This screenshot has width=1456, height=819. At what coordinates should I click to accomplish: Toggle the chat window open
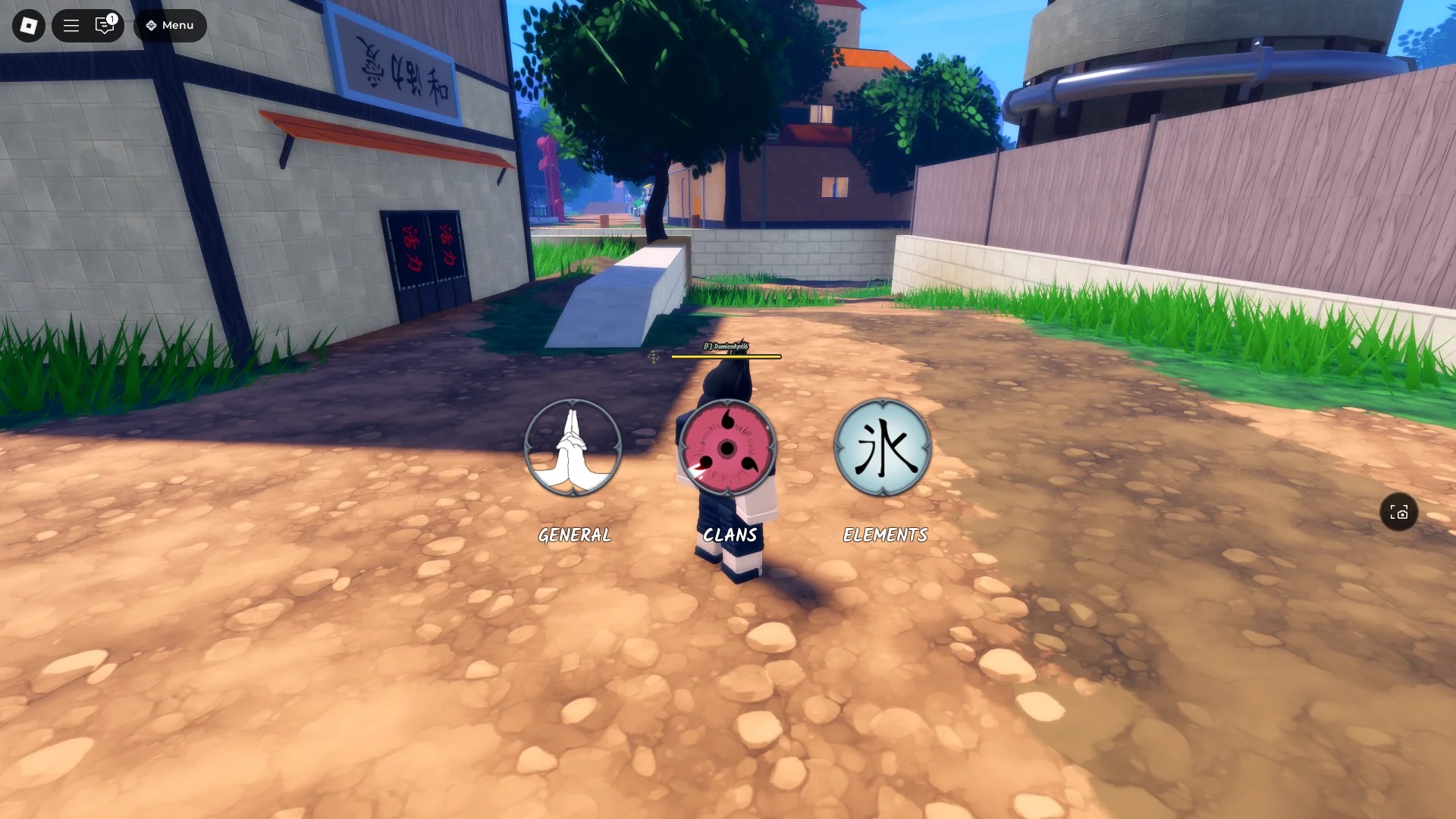[x=104, y=25]
